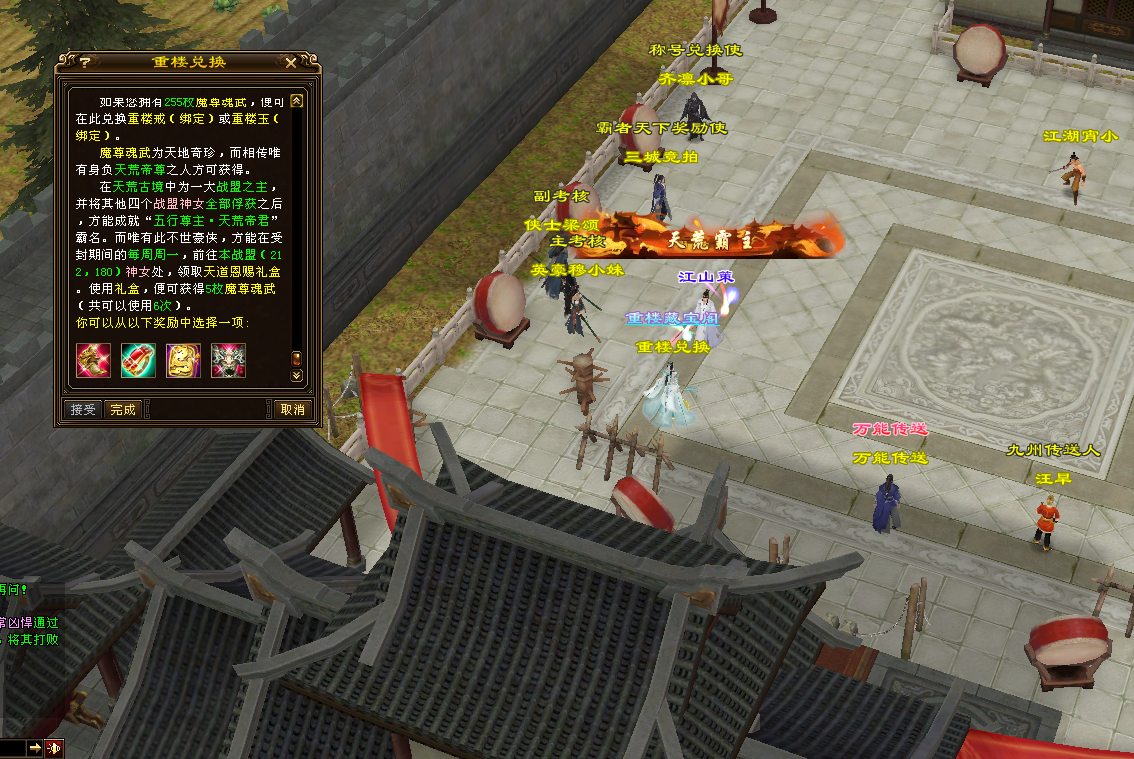This screenshot has width=1134, height=759.
Task: Pick the golden amulet reward icon
Action: (x=184, y=360)
